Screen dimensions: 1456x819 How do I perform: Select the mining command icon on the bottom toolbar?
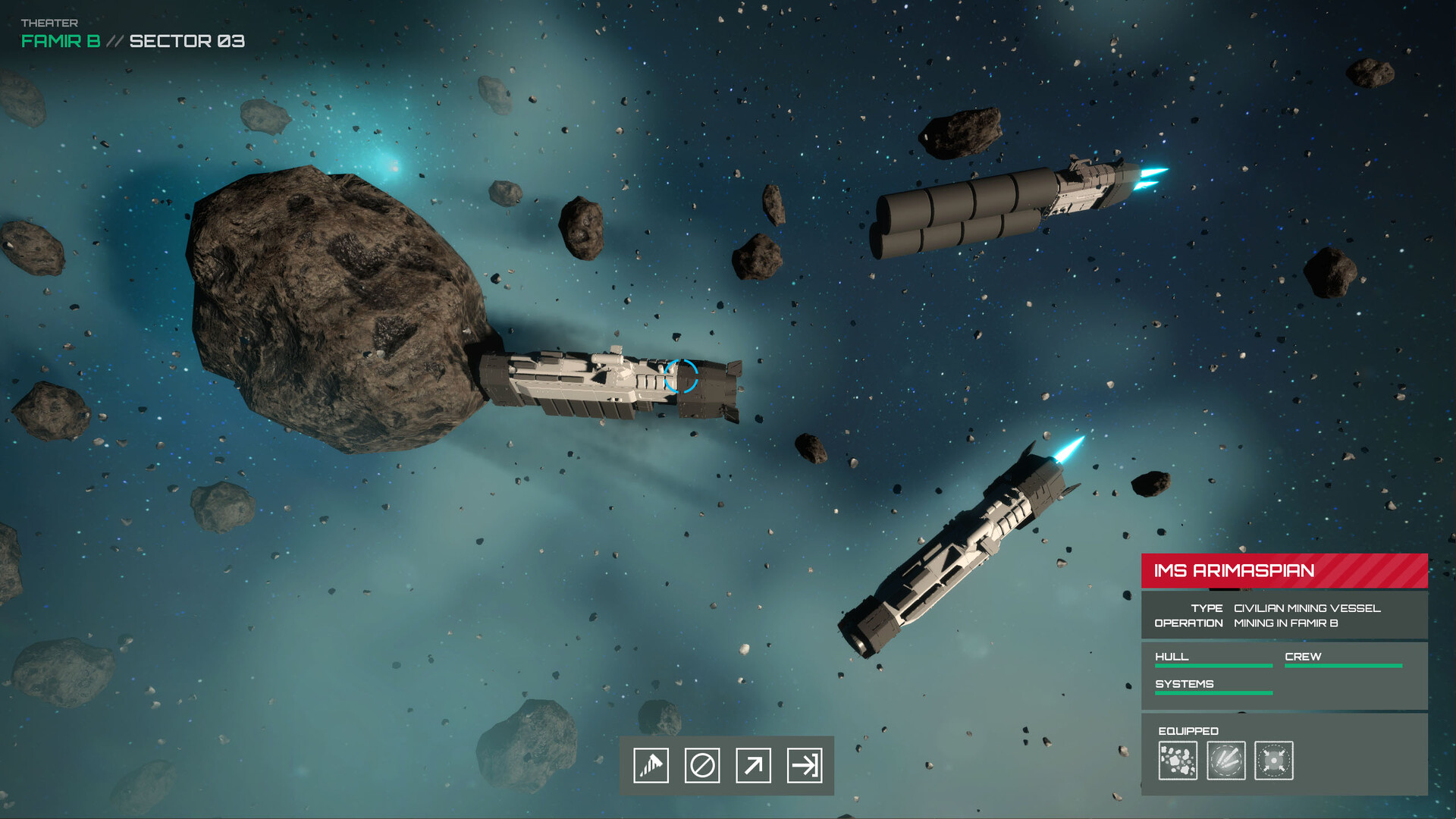tap(651, 766)
